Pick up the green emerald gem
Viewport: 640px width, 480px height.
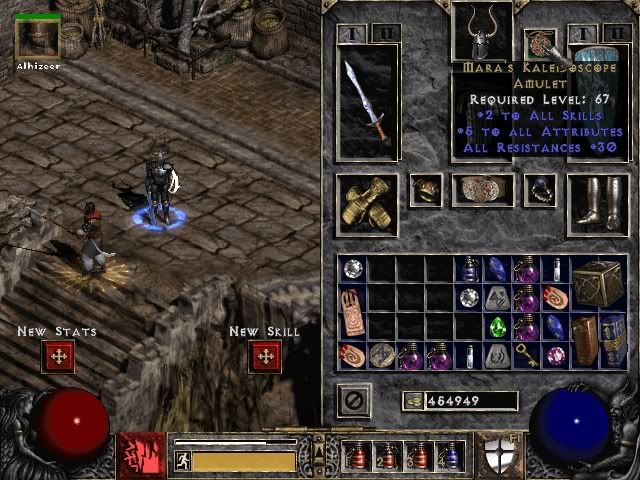click(498, 327)
